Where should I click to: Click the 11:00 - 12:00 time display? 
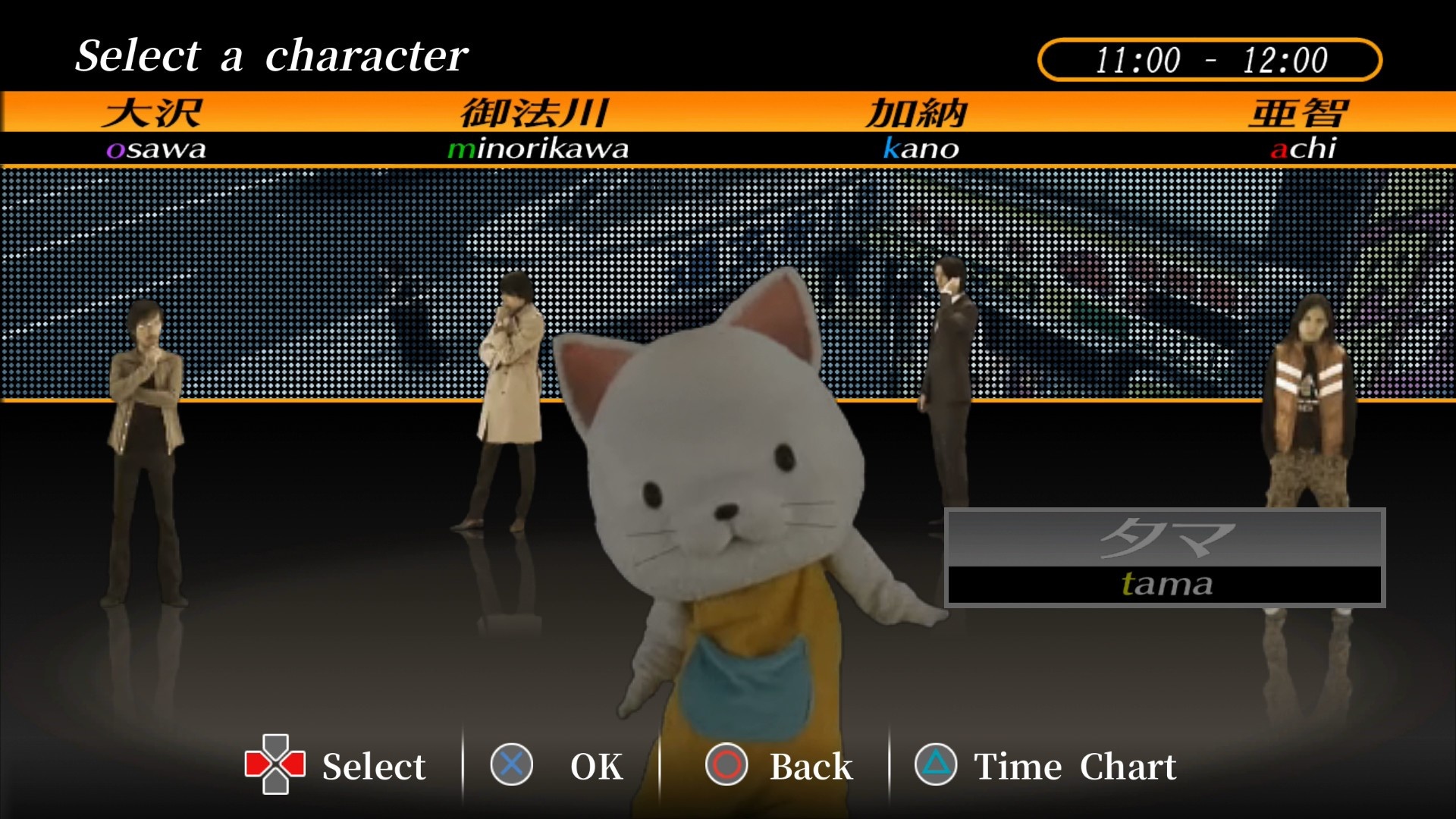1211,55
